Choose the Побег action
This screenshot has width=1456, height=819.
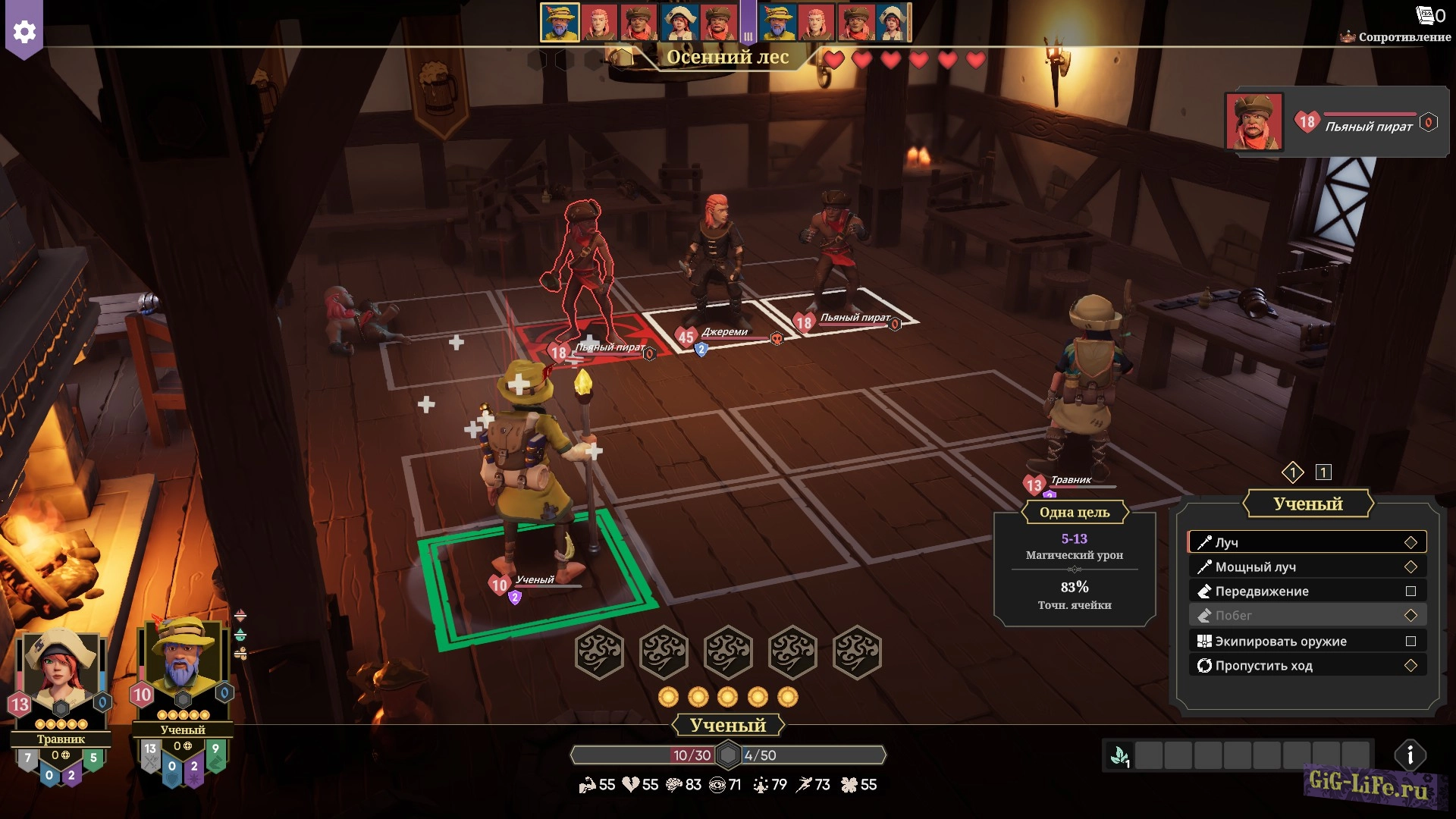click(x=1307, y=615)
